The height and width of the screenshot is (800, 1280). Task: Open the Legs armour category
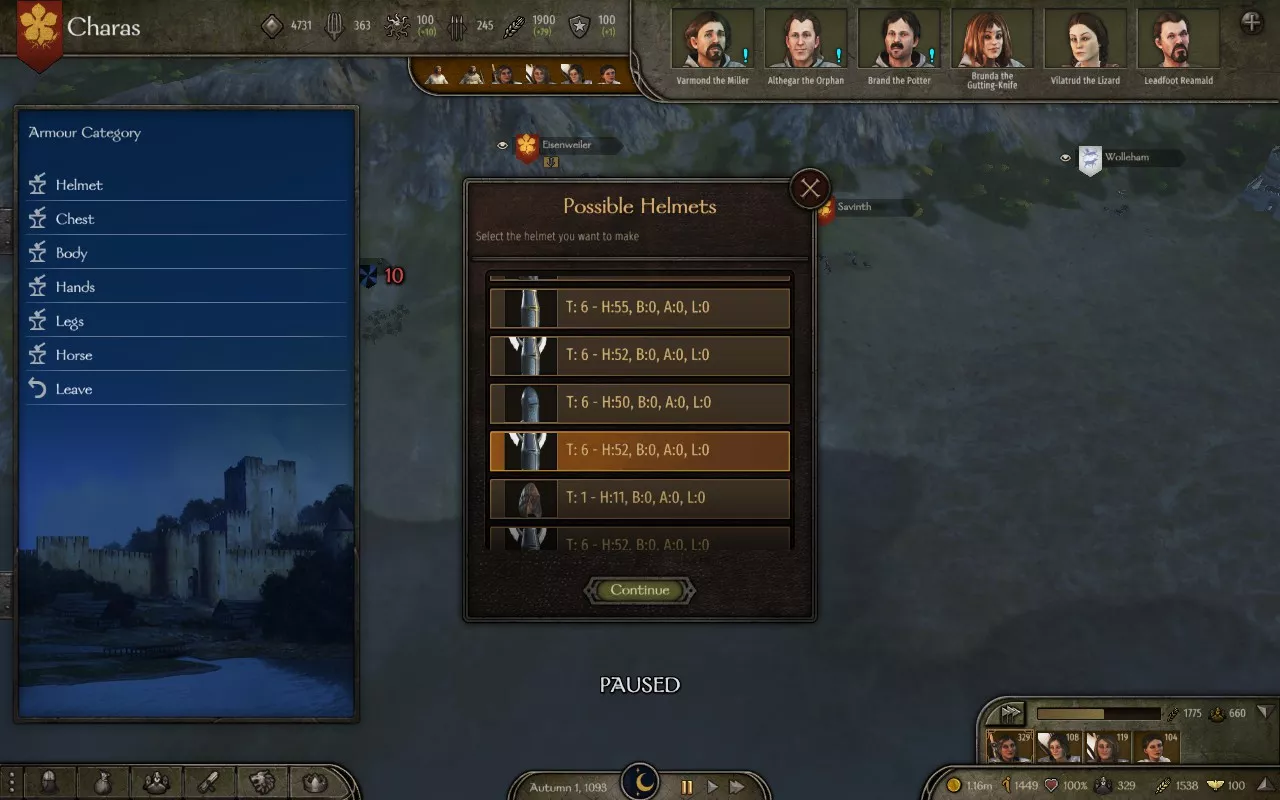pos(70,321)
